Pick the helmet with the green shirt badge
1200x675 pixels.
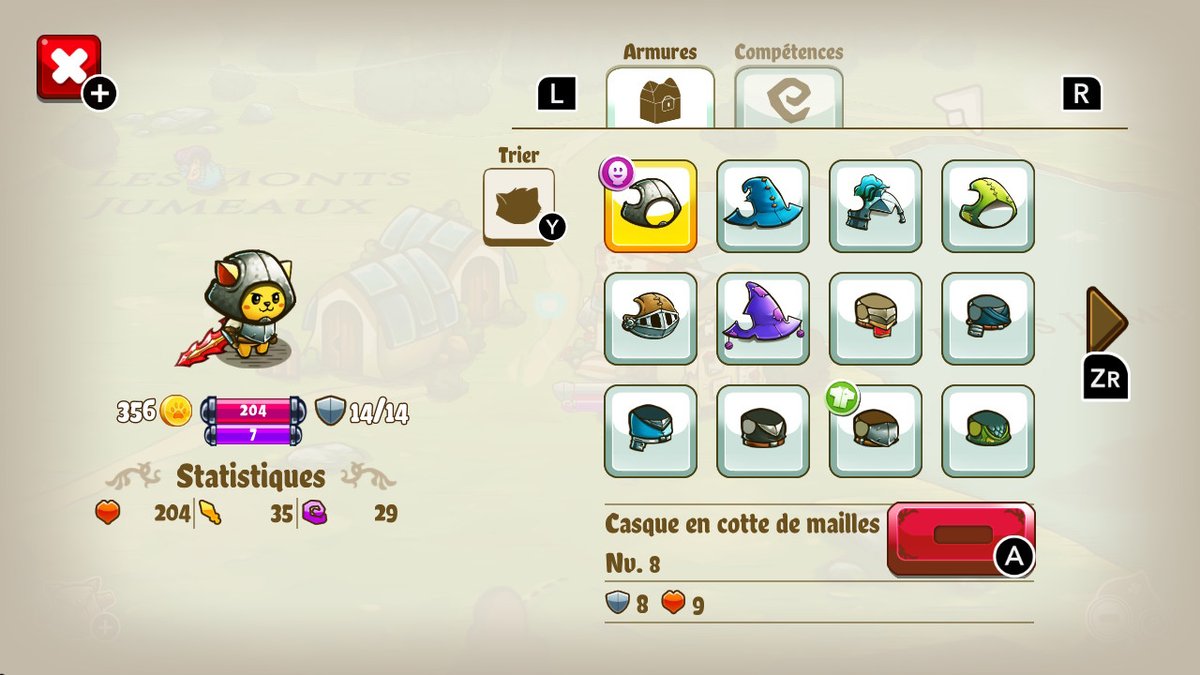pyautogui.click(x=875, y=431)
